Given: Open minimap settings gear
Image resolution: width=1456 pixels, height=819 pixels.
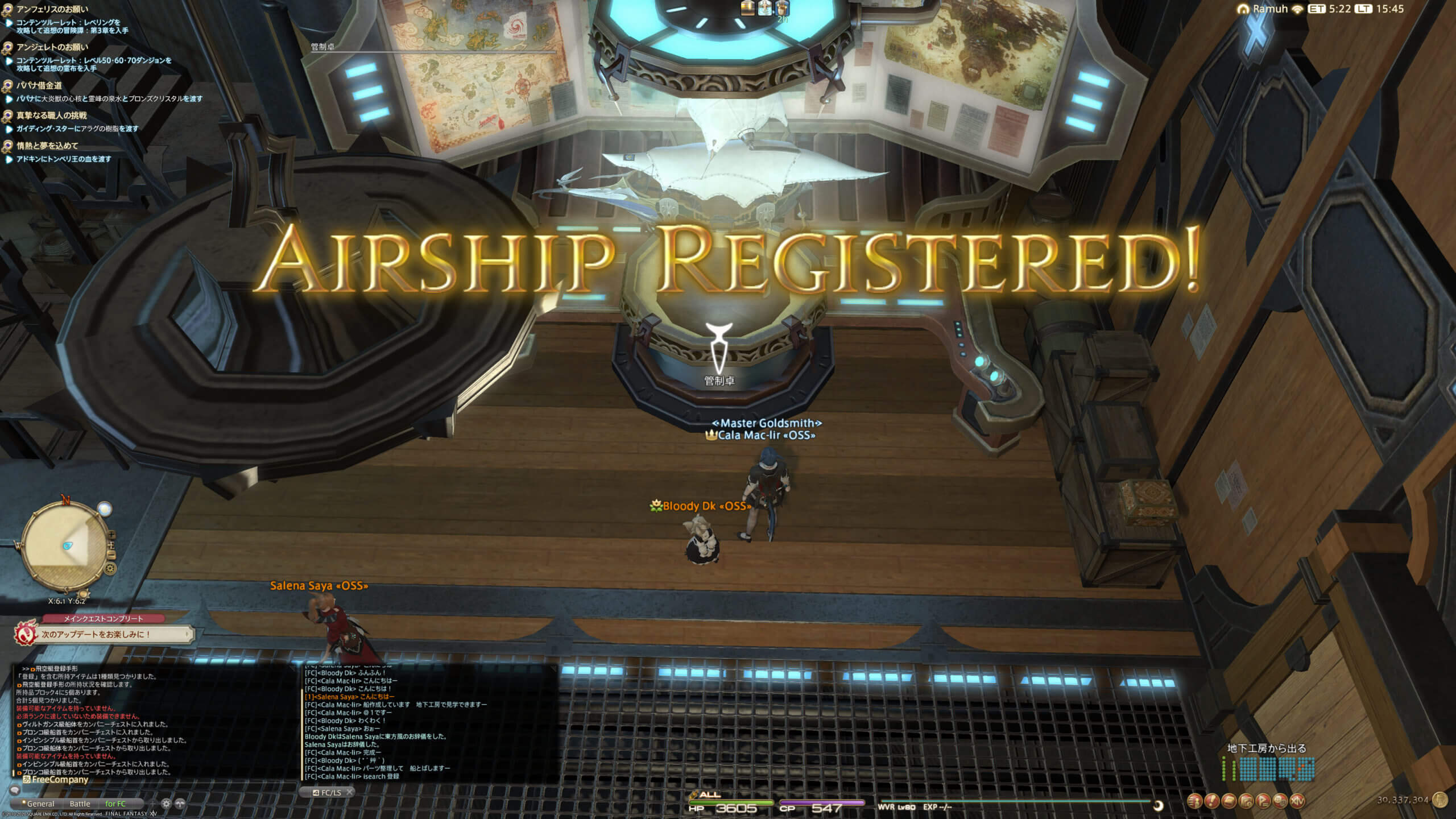Looking at the screenshot, I should pyautogui.click(x=110, y=568).
